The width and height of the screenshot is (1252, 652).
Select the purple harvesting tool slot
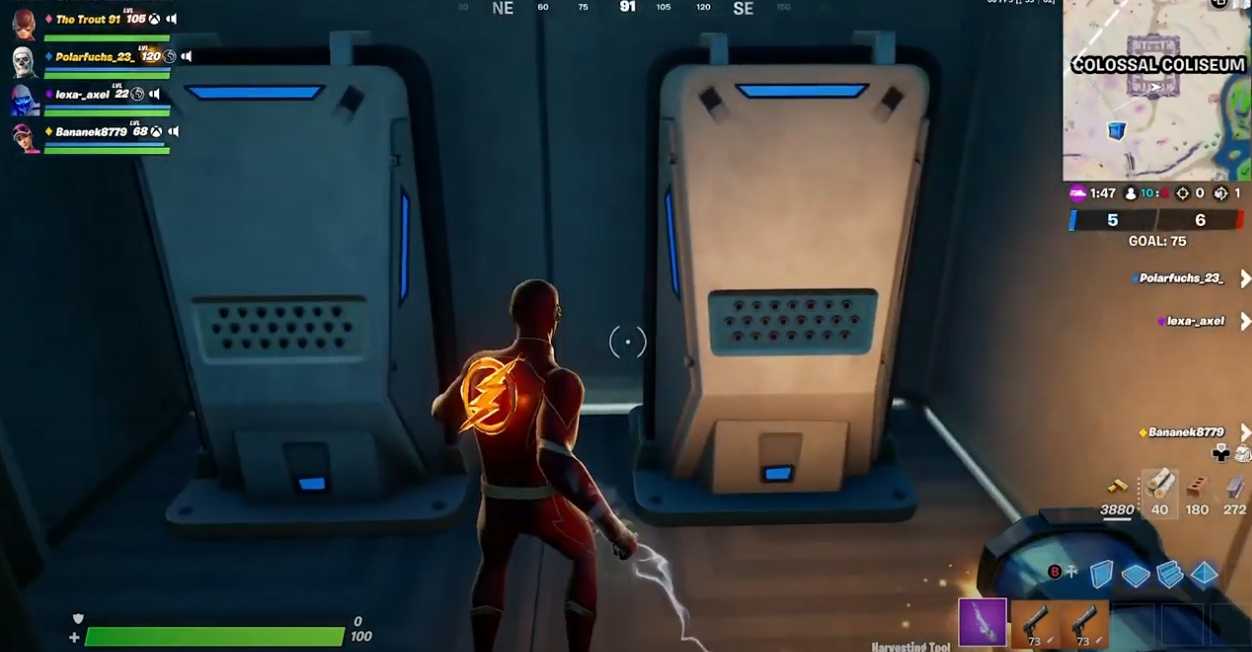982,622
